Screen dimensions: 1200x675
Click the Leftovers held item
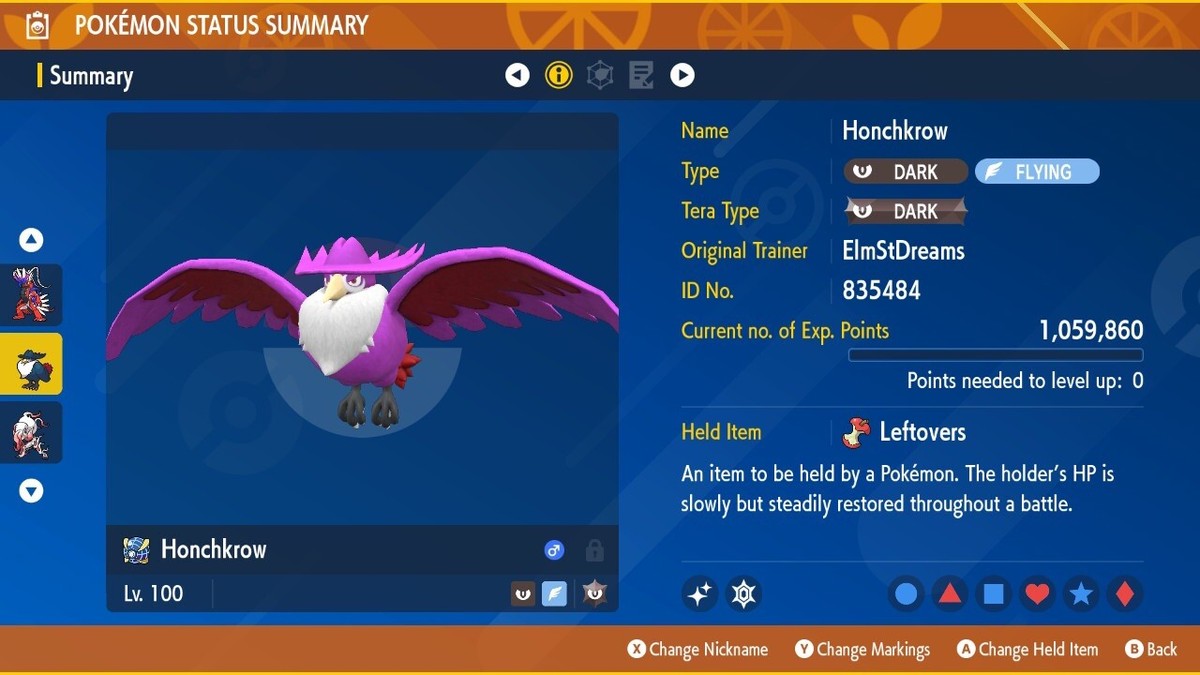pos(905,432)
